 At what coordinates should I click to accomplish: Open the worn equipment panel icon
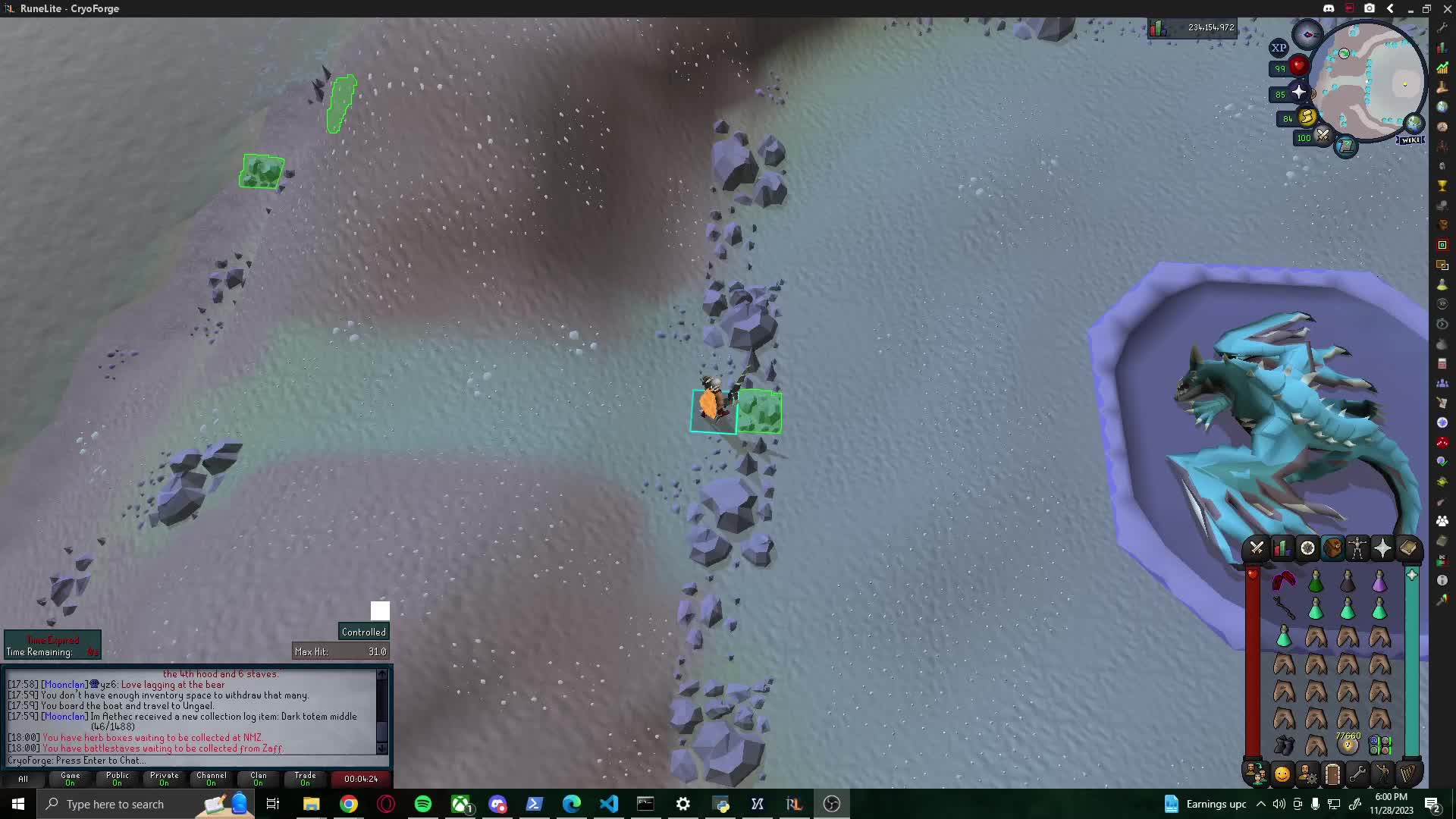point(1357,548)
